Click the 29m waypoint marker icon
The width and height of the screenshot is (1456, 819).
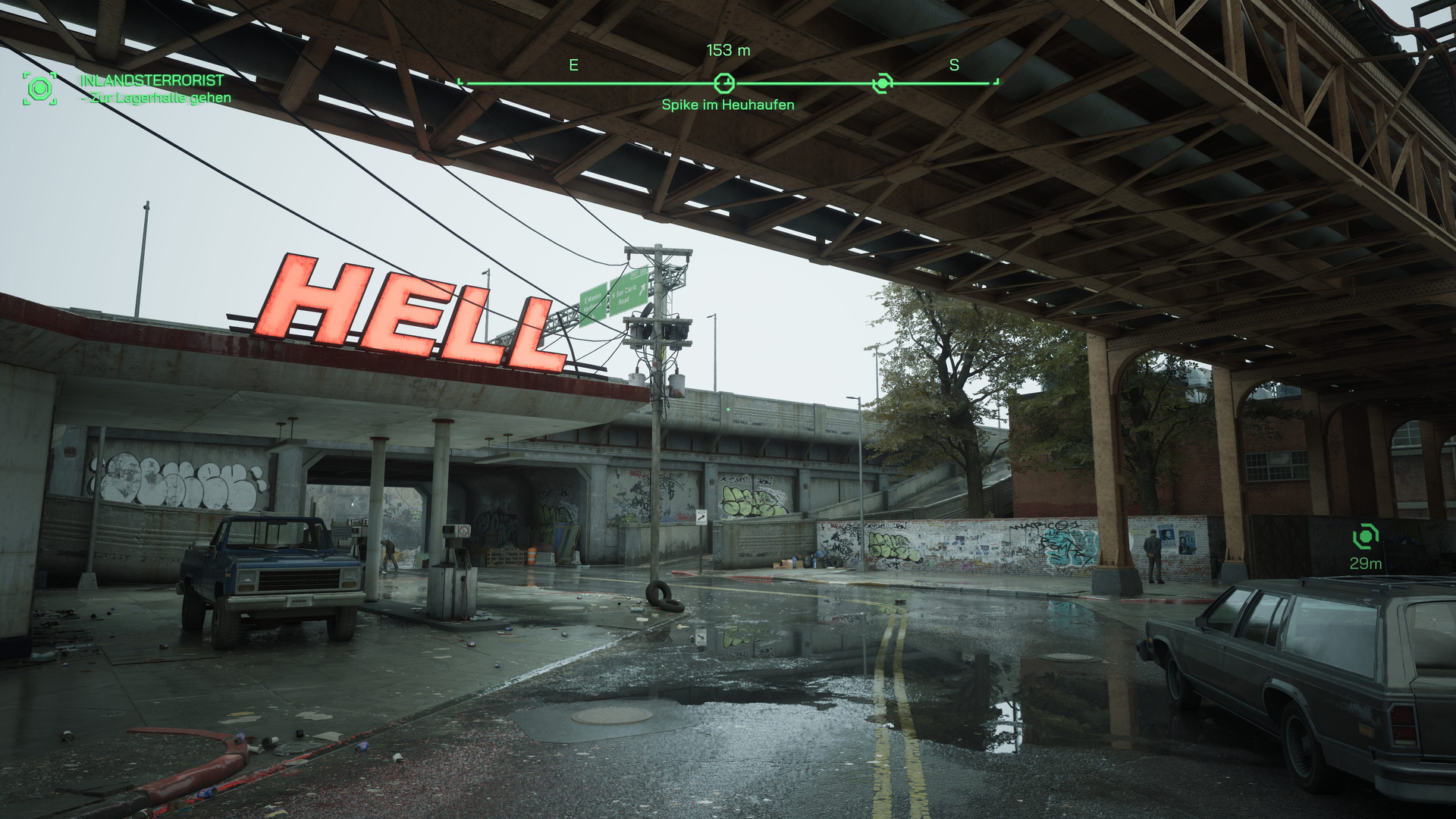[x=1365, y=537]
